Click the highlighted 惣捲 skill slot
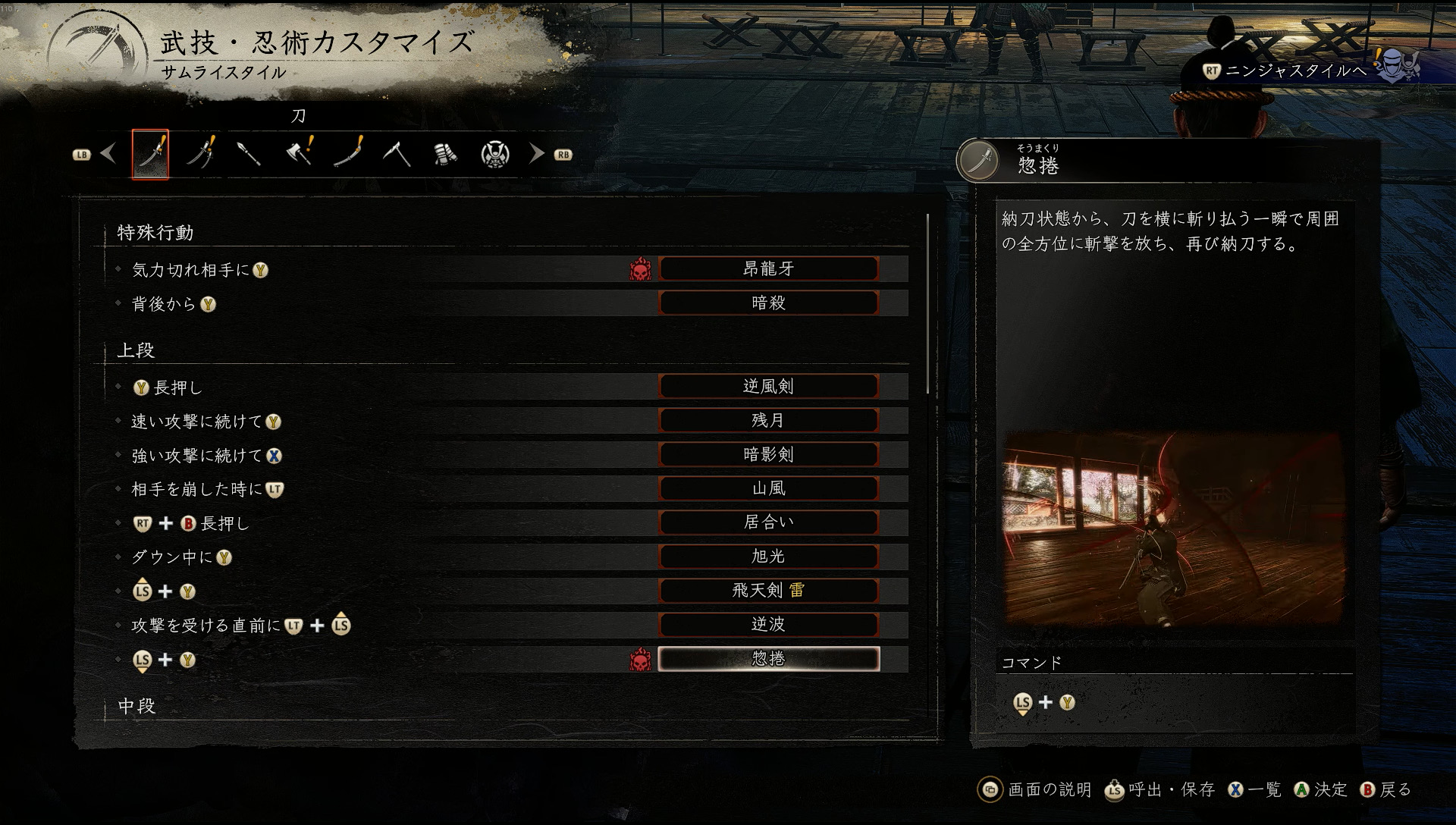Screen dimensions: 1456x825 (x=768, y=658)
